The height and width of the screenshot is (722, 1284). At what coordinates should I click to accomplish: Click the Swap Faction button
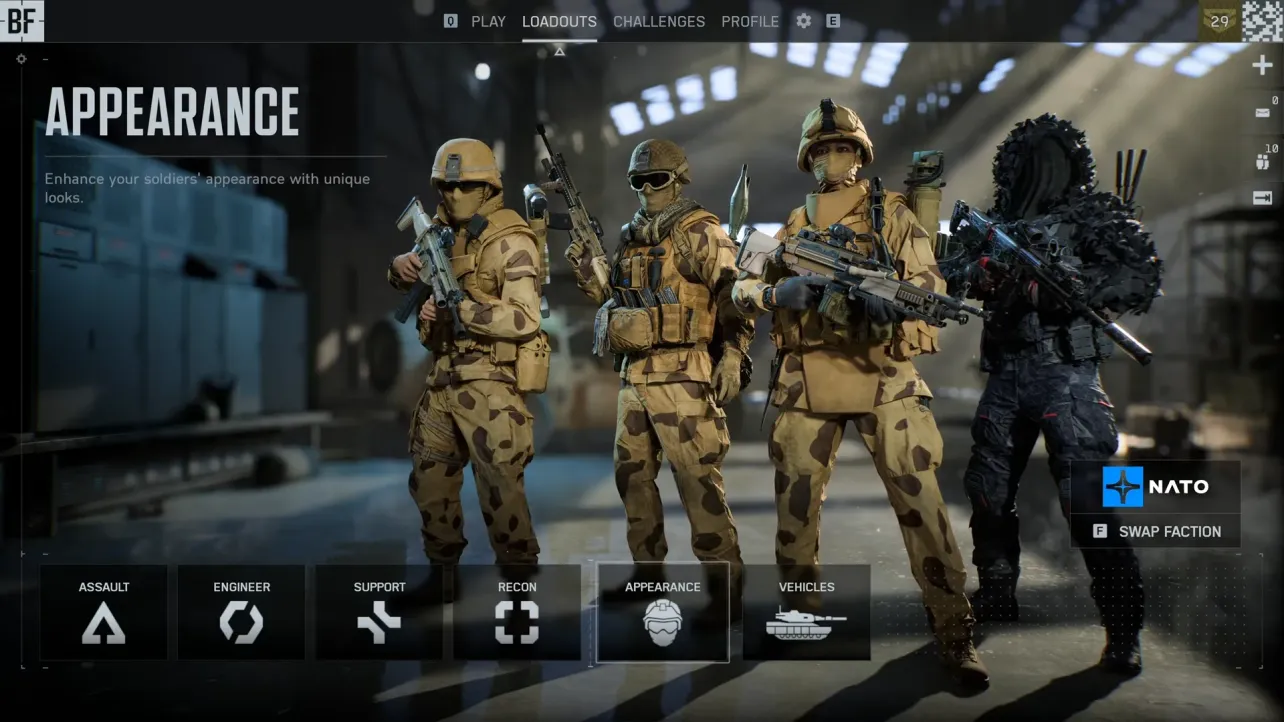(x=1155, y=531)
